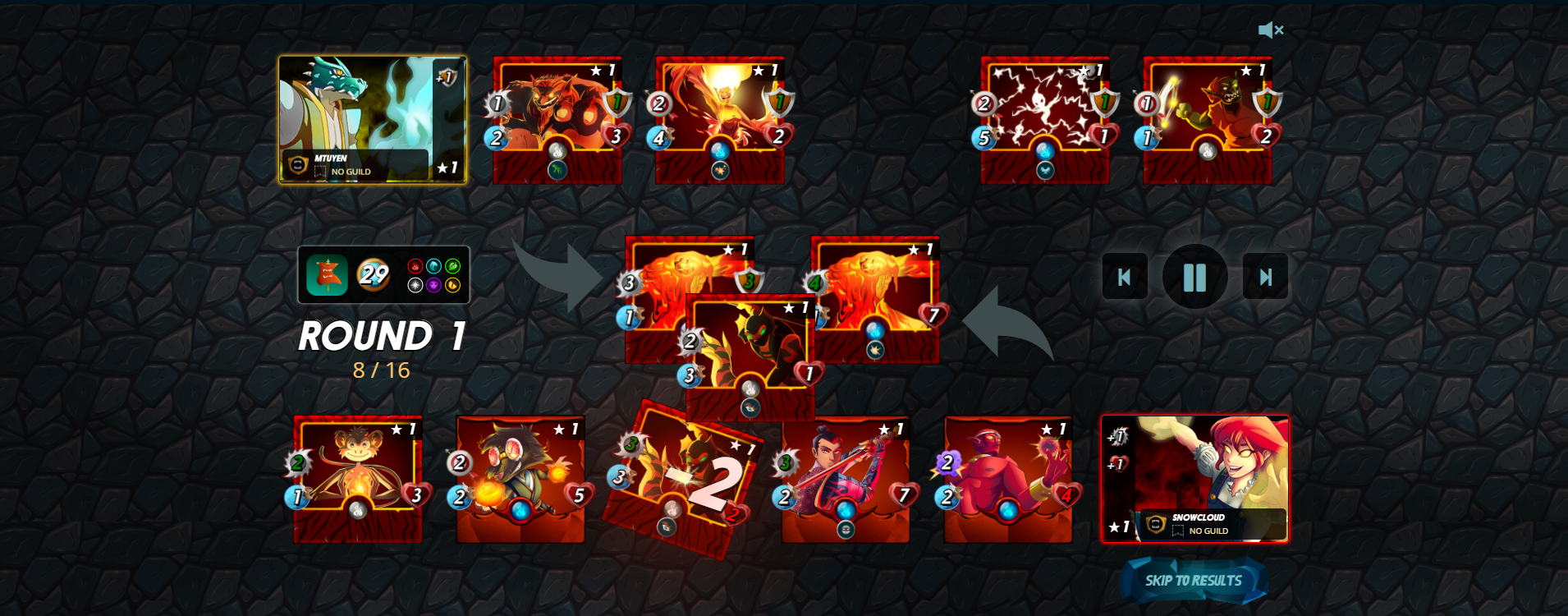Skip back to the battle start

(1126, 277)
